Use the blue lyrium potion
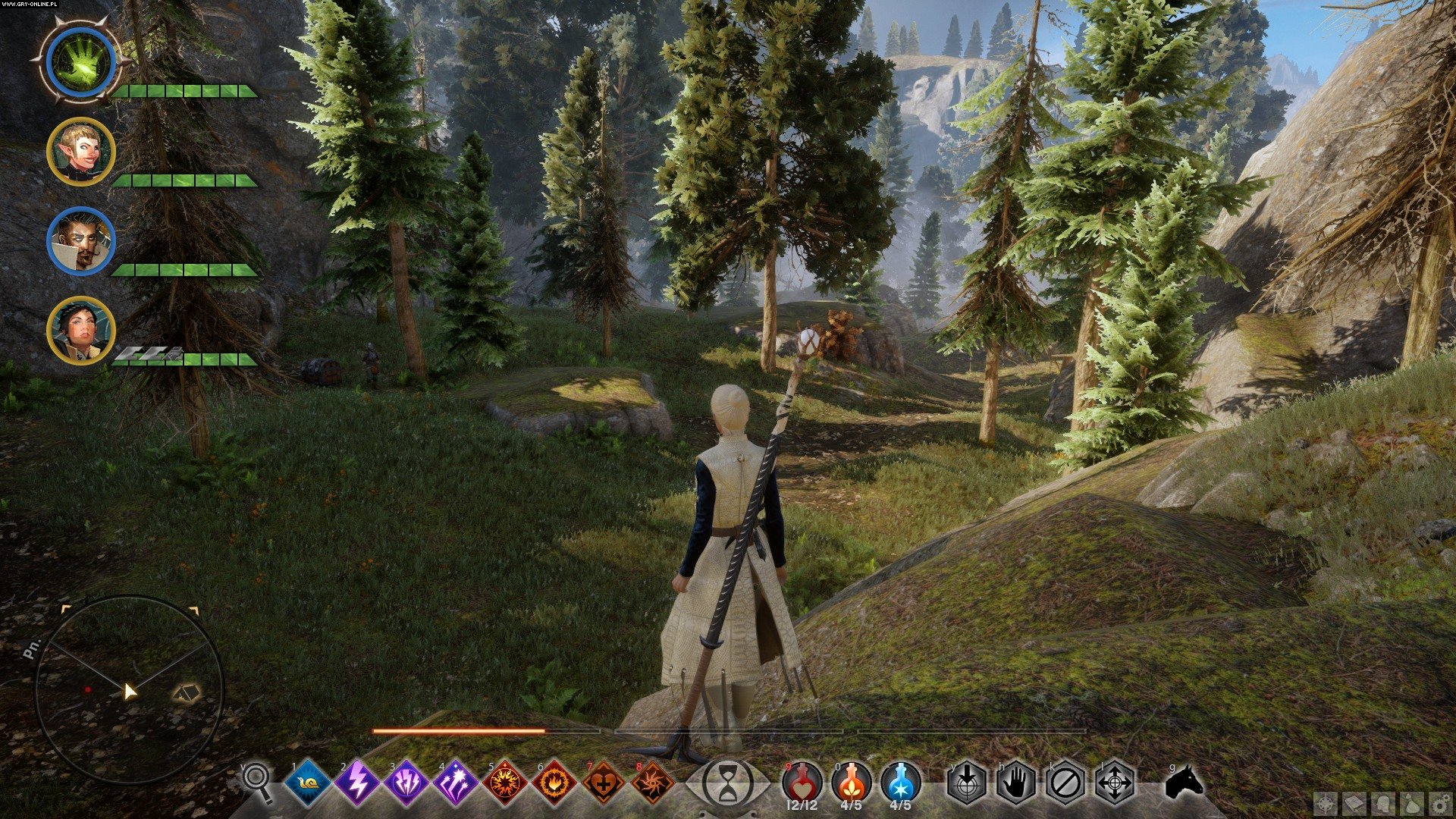Image resolution: width=1456 pixels, height=819 pixels. click(901, 781)
